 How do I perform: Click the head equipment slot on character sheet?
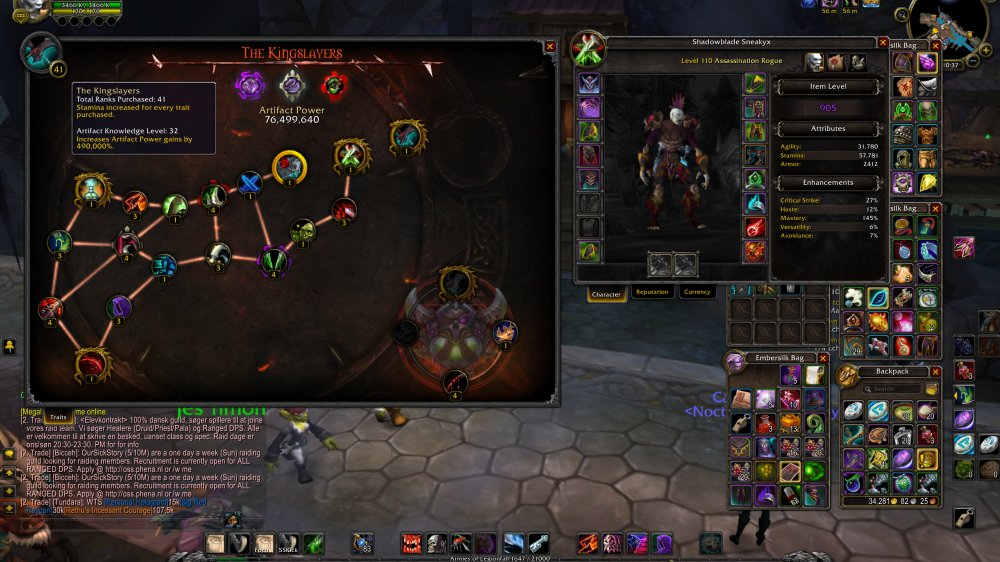(590, 83)
